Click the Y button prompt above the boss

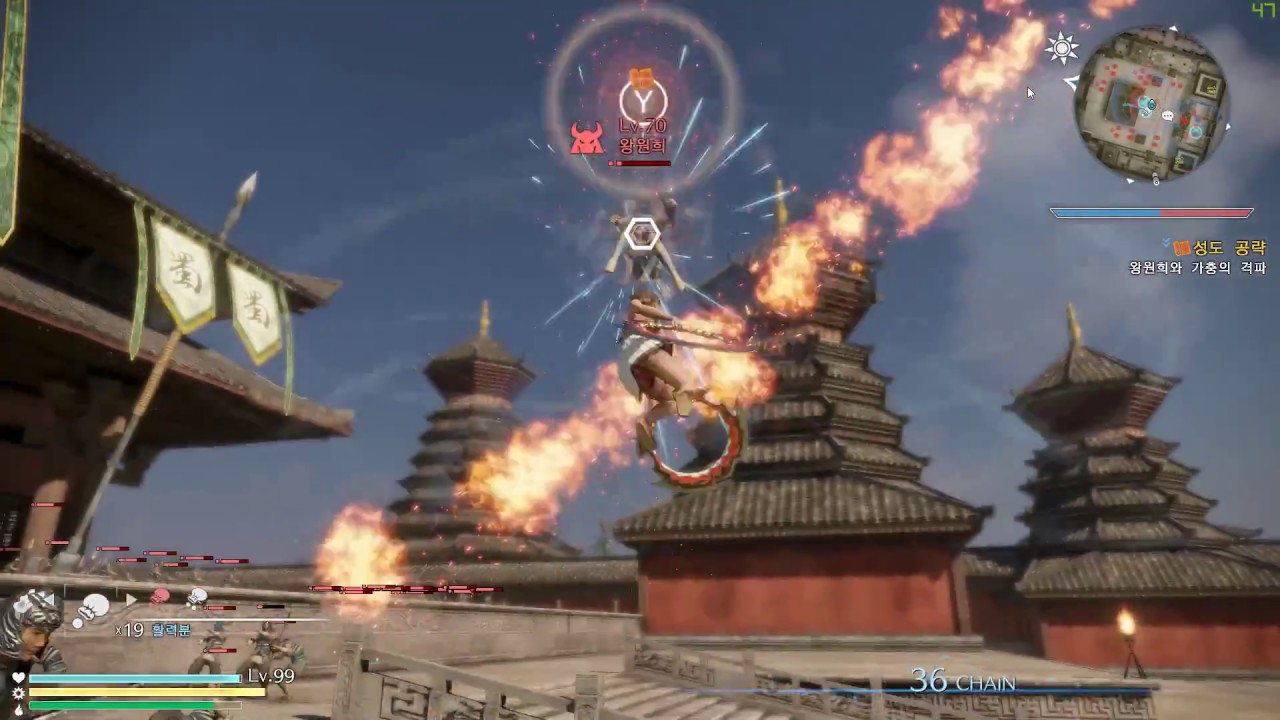click(641, 100)
